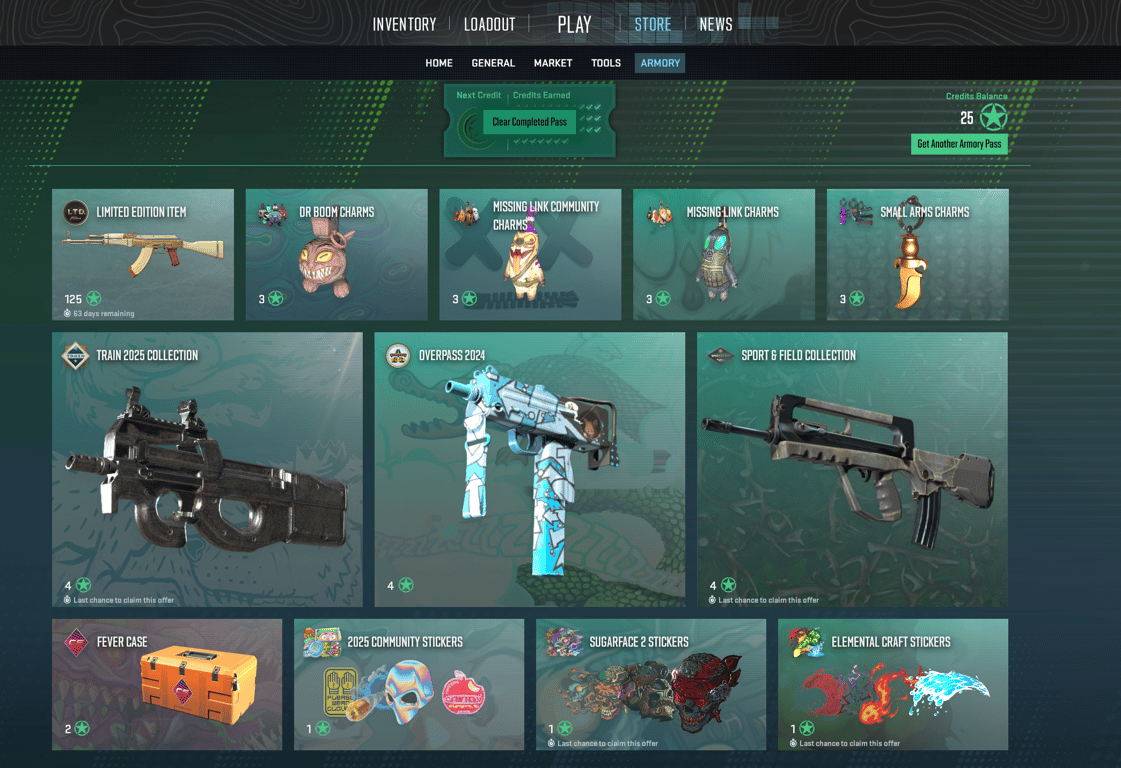Select Elemental Craft Stickers offer
Image resolution: width=1121 pixels, height=768 pixels.
point(893,685)
